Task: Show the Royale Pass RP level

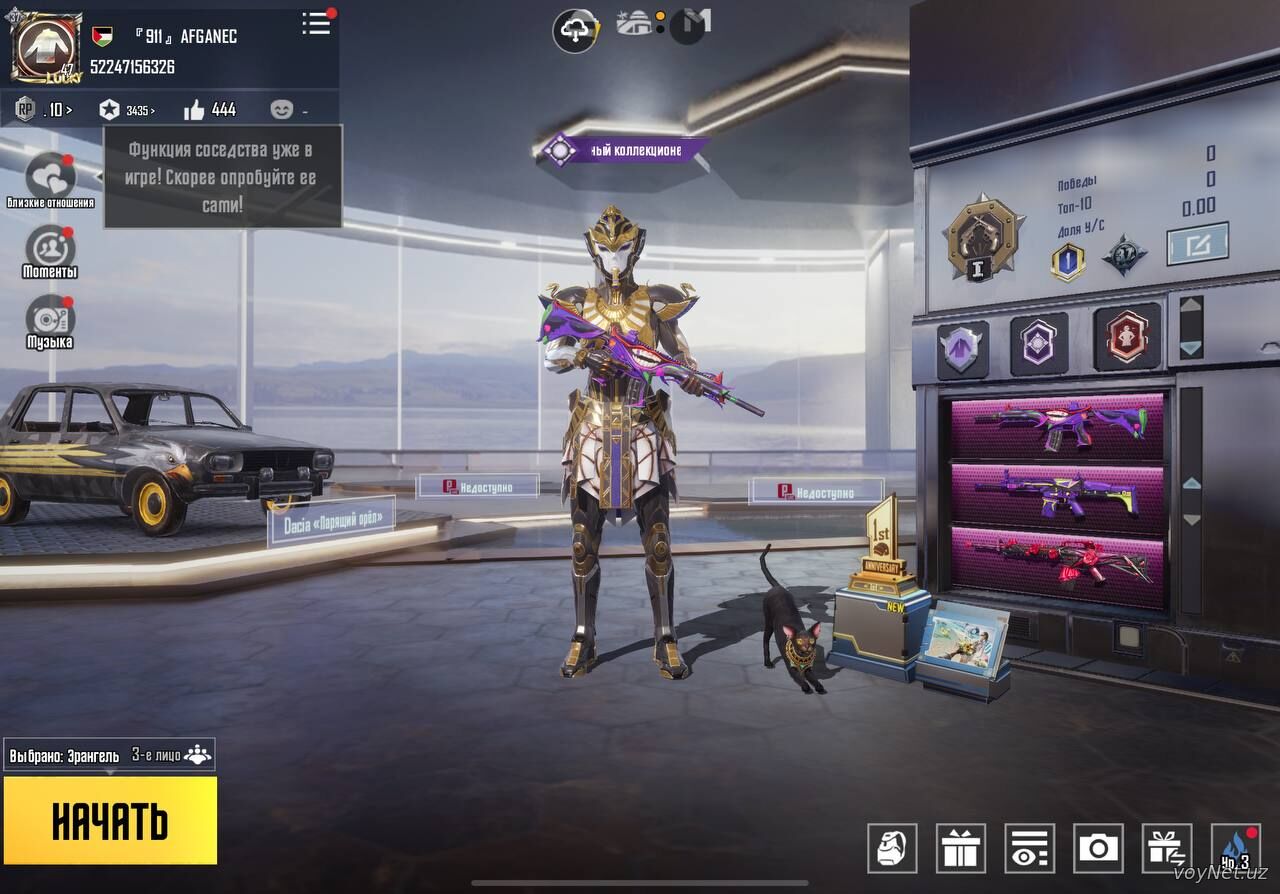Action: tap(42, 109)
